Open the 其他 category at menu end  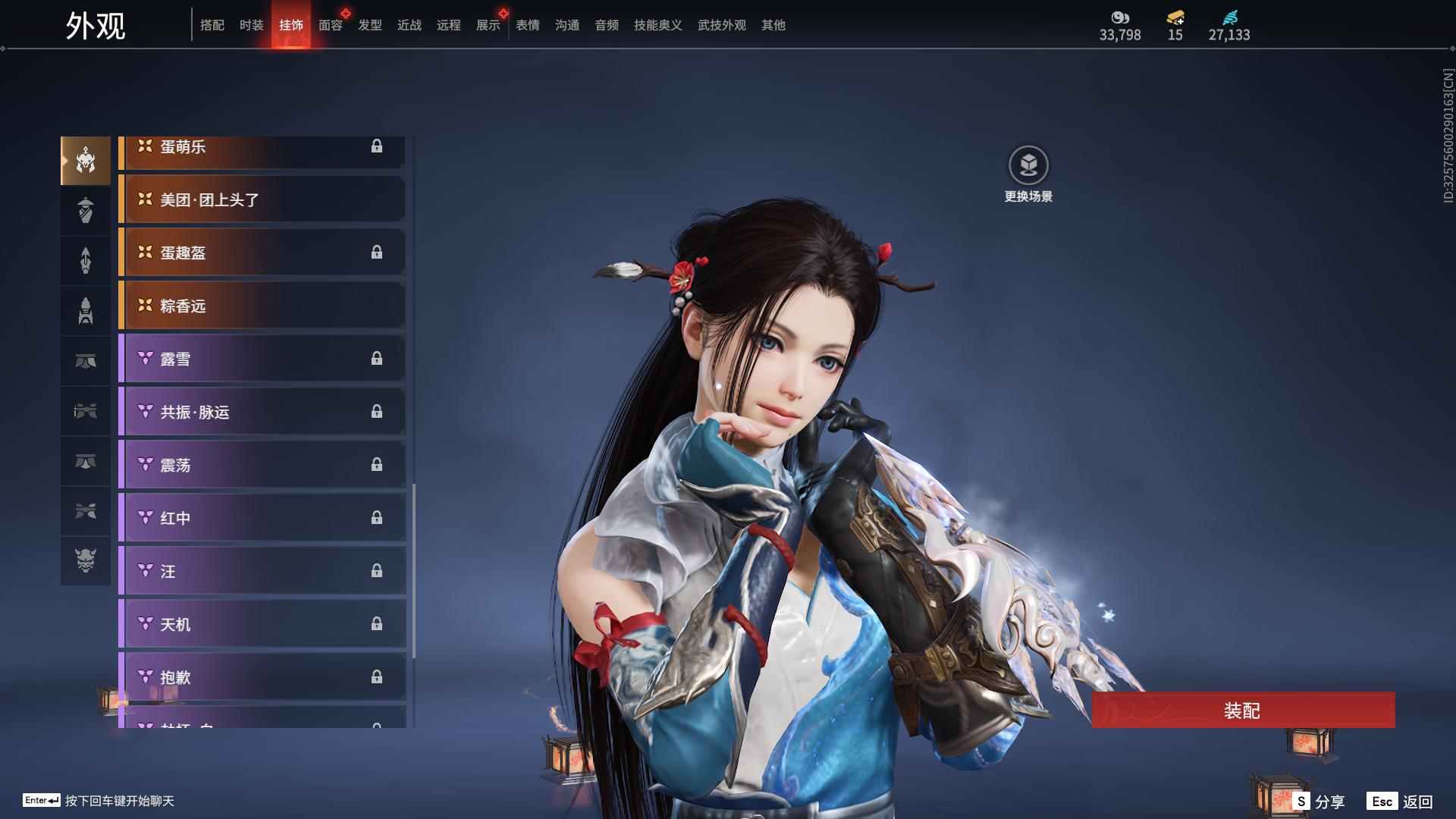pyautogui.click(x=773, y=25)
